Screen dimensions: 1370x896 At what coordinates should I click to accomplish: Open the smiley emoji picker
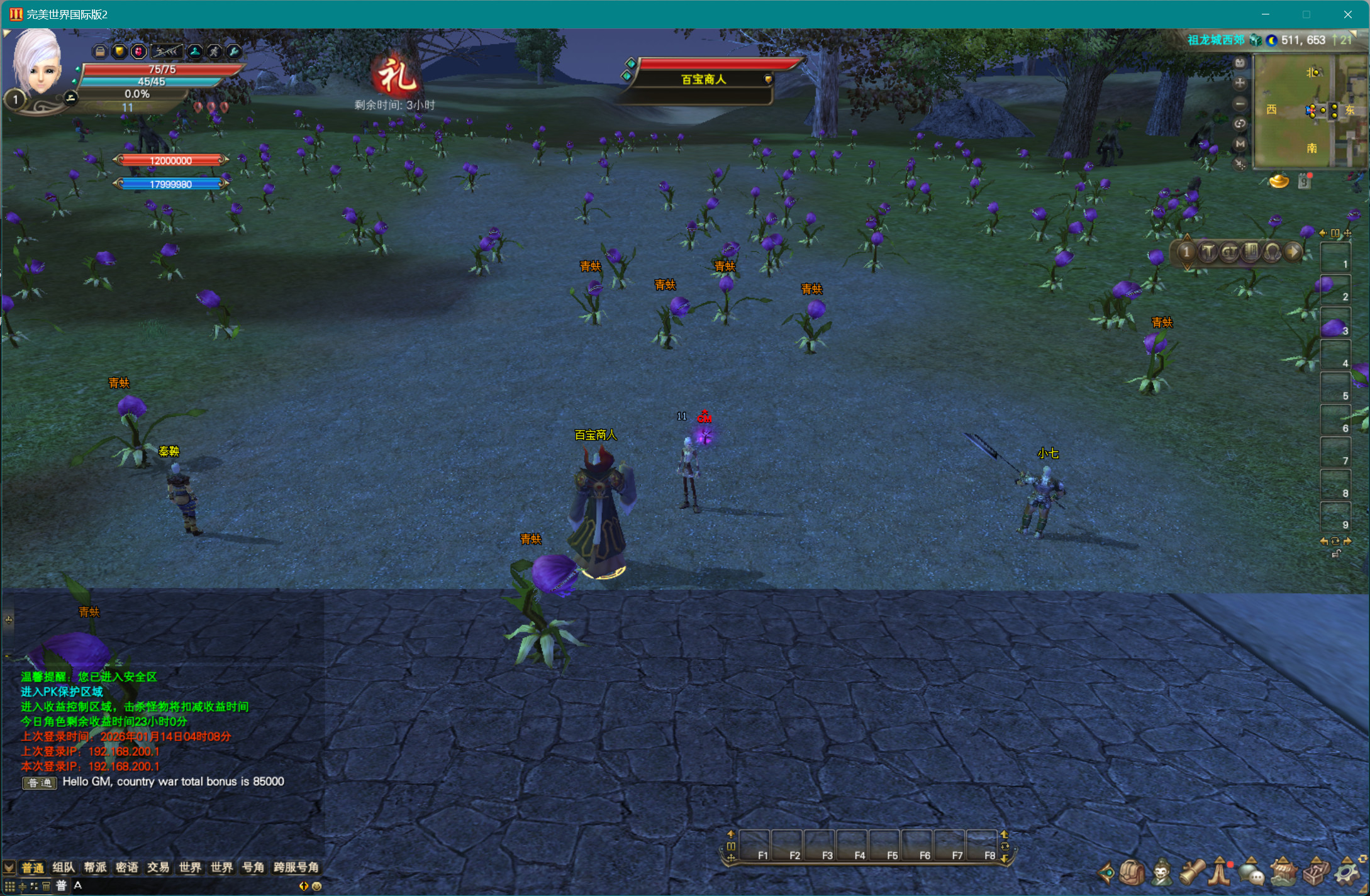317,886
